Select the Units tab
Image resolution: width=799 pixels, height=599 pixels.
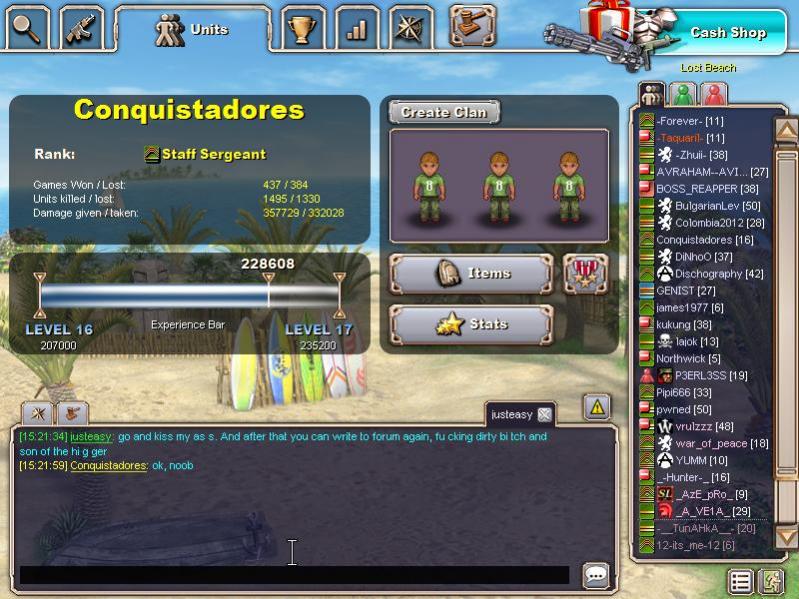192,30
